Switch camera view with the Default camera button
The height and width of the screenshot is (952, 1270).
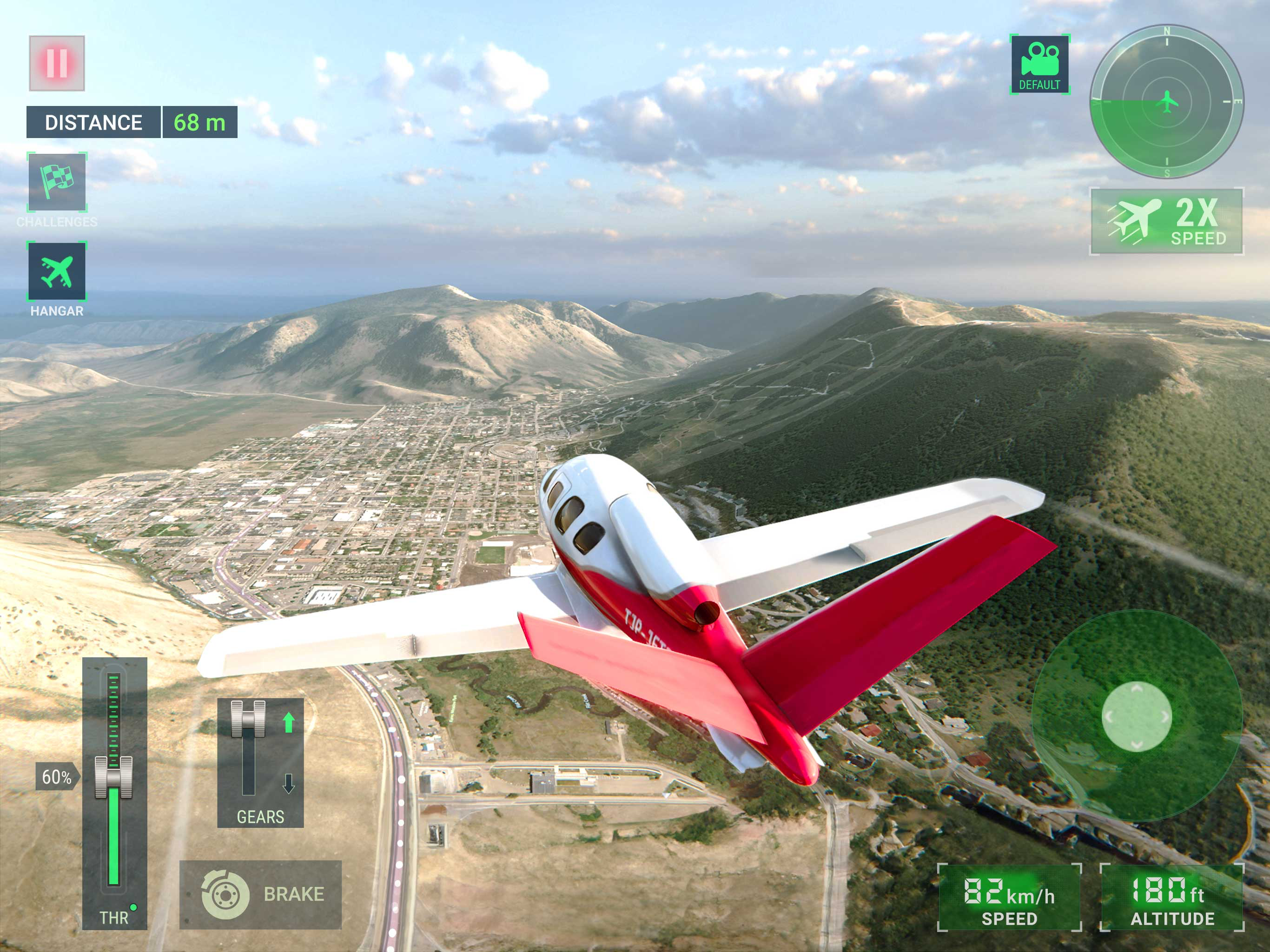coord(1040,64)
